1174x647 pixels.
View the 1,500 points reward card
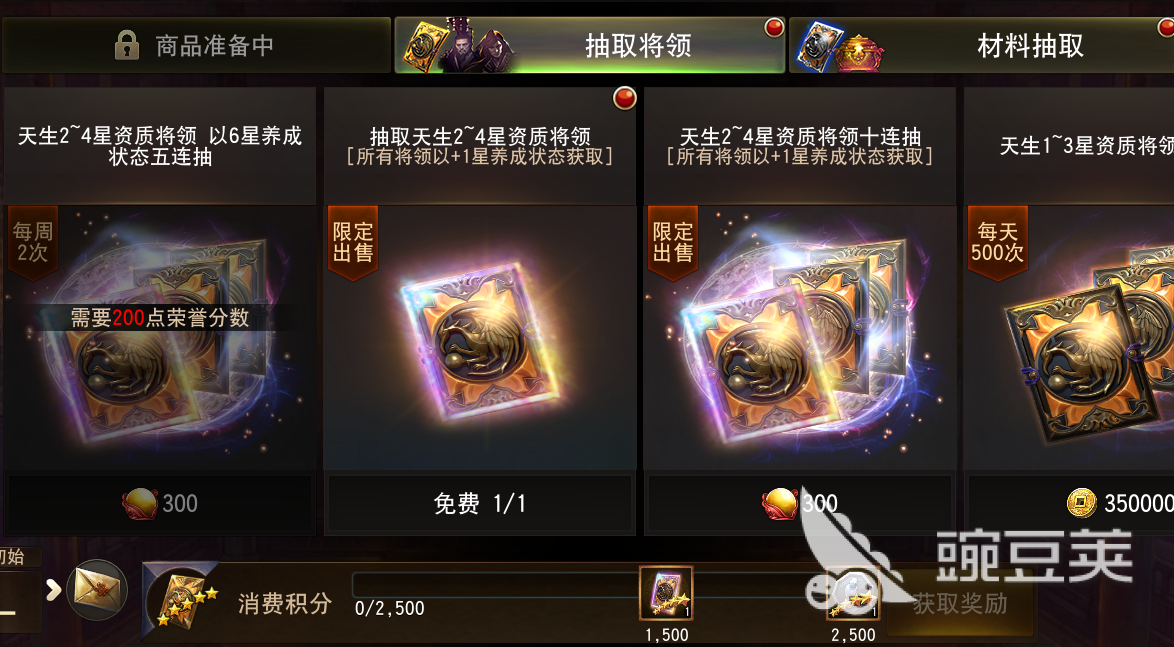point(666,593)
